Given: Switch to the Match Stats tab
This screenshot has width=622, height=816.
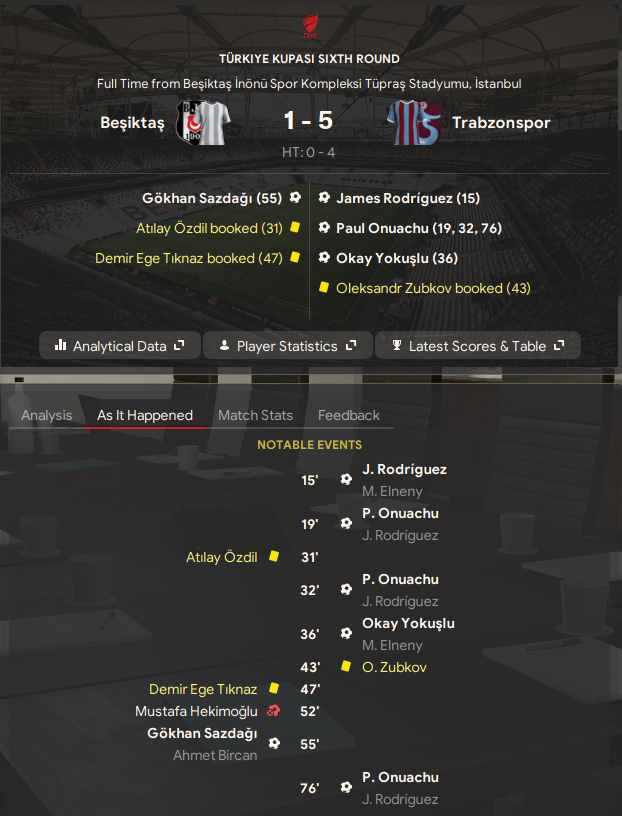Looking at the screenshot, I should tap(255, 415).
